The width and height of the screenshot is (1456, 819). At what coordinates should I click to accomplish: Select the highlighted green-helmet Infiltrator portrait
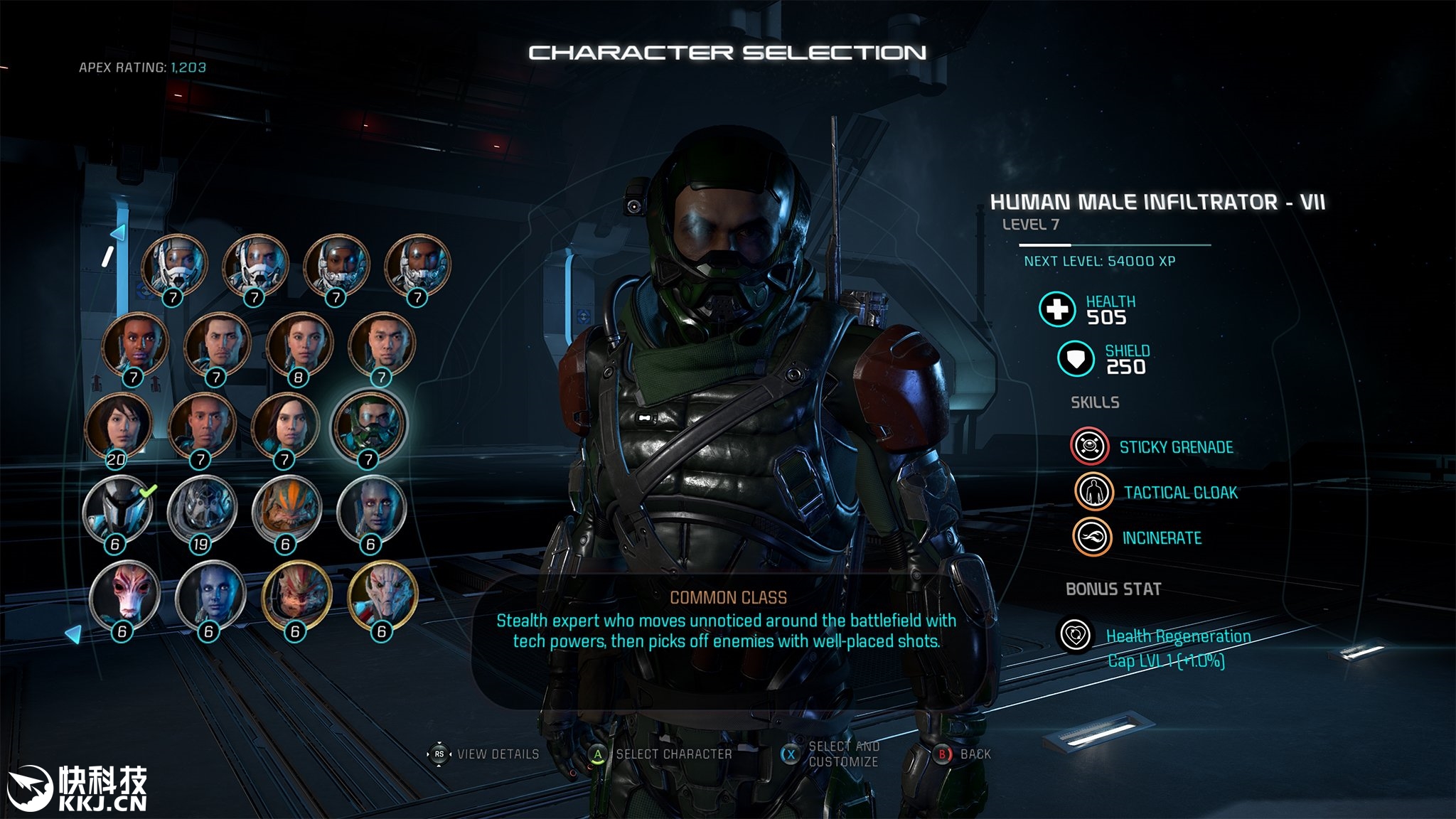tap(369, 425)
